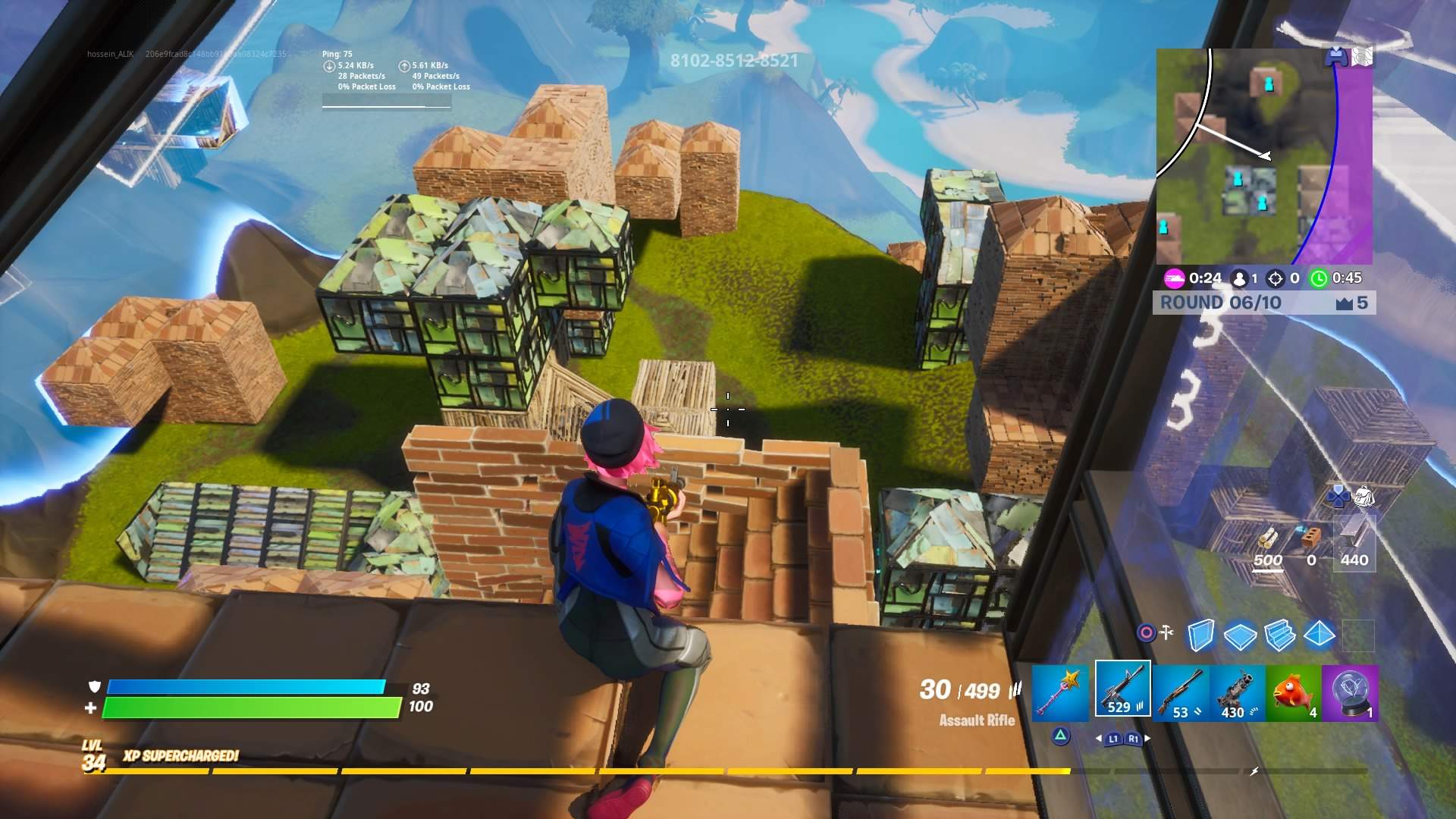
Task: Equip the minigun with 430 ammo
Action: (1238, 693)
